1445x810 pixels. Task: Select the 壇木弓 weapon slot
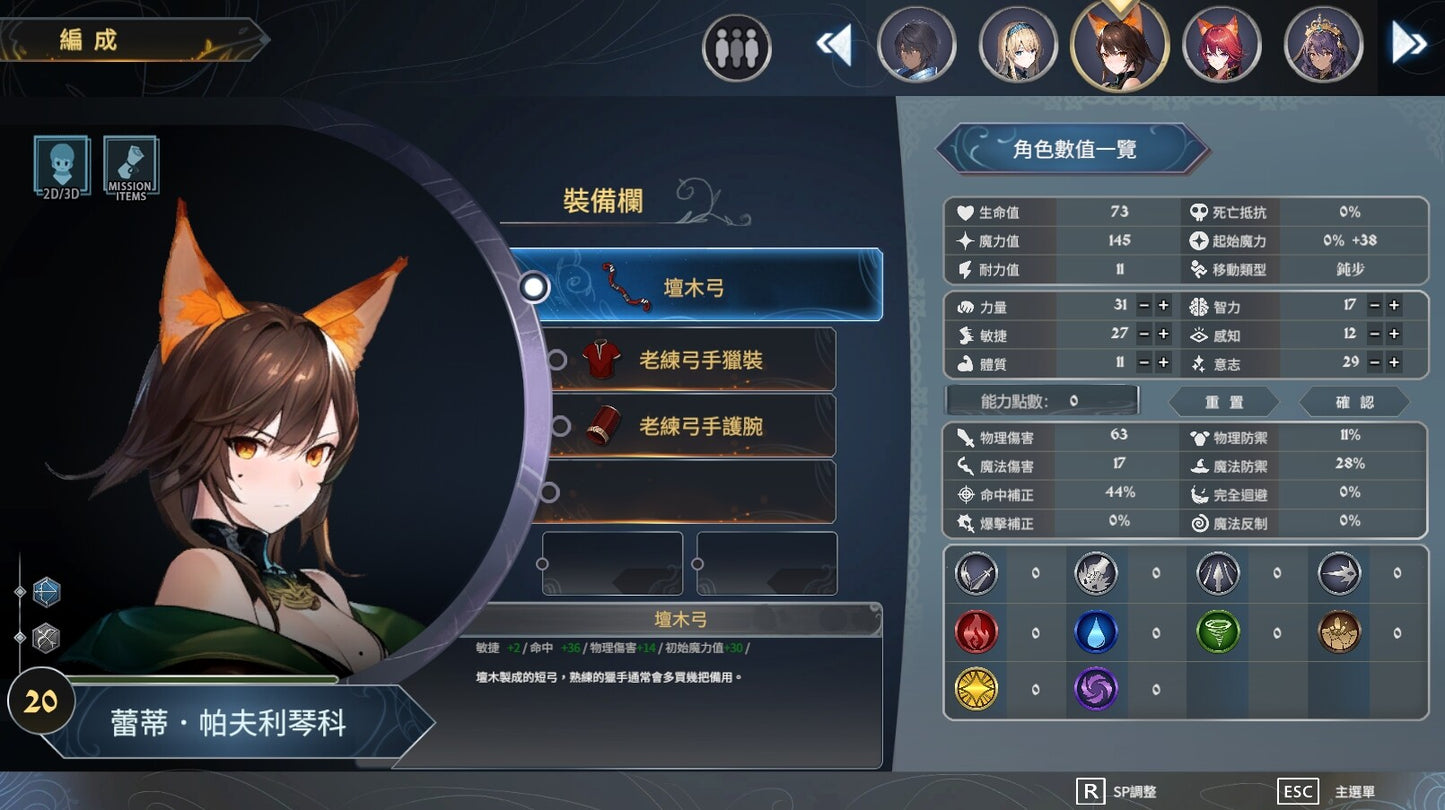(695, 286)
